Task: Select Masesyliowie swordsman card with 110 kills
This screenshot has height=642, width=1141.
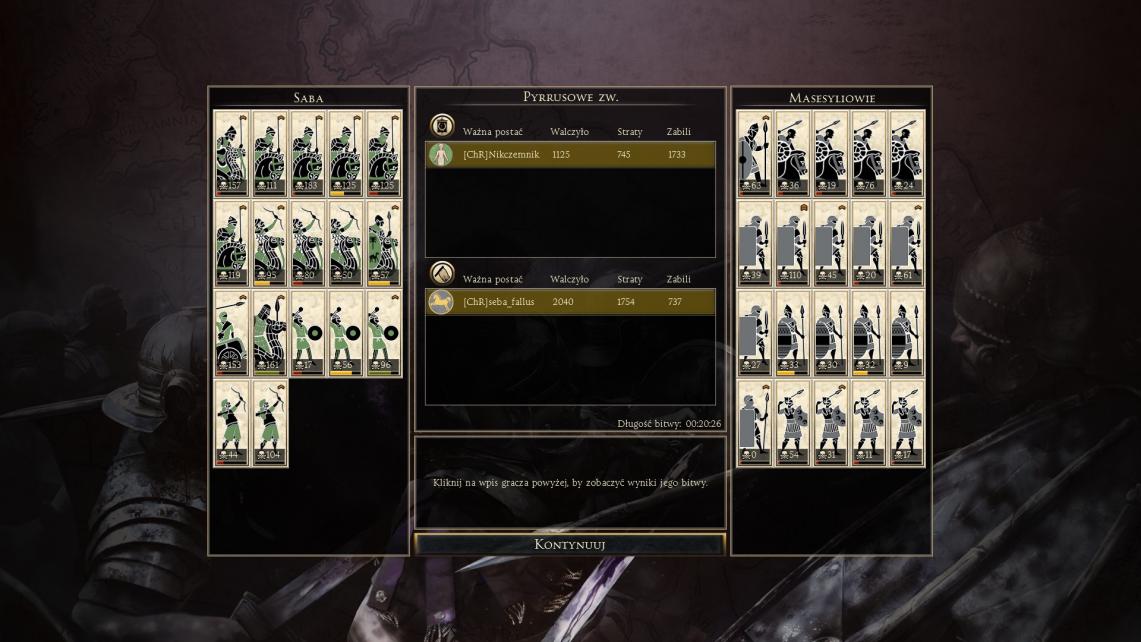Action: [x=793, y=243]
